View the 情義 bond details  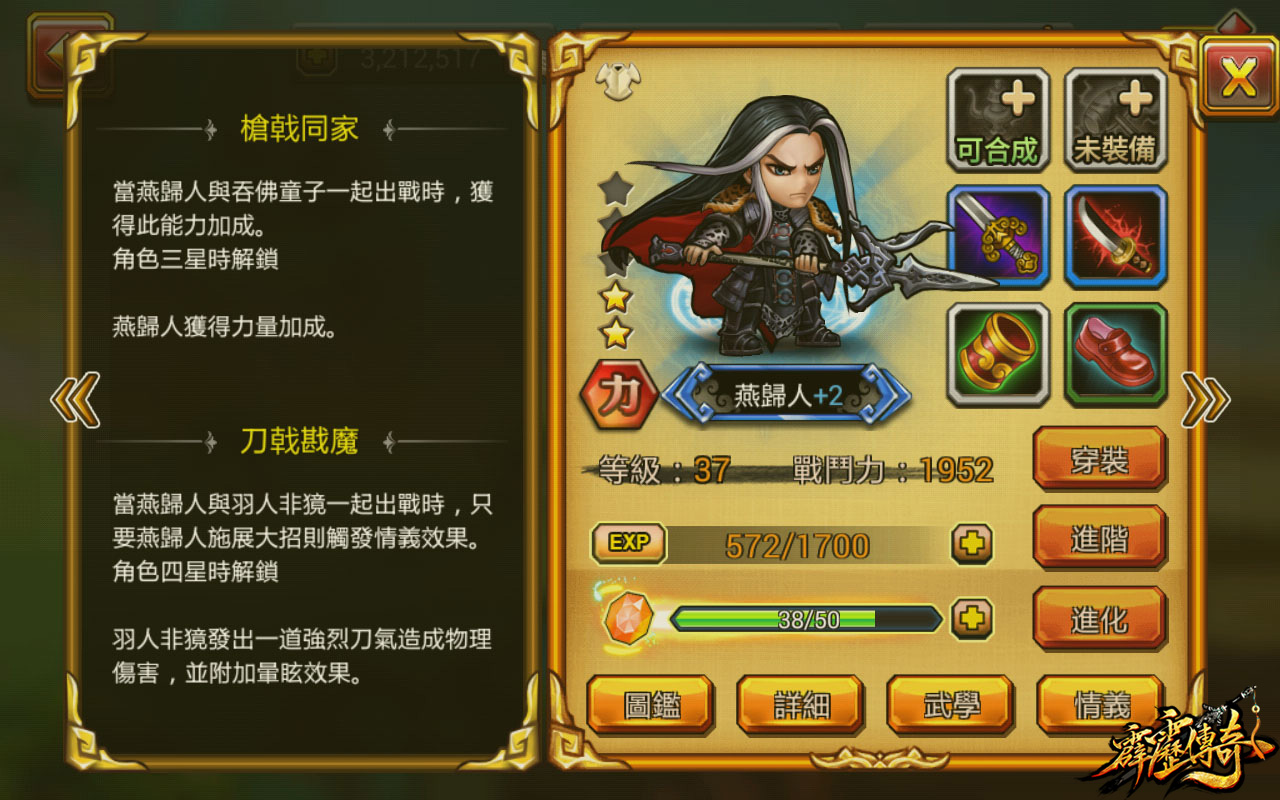tap(1099, 704)
